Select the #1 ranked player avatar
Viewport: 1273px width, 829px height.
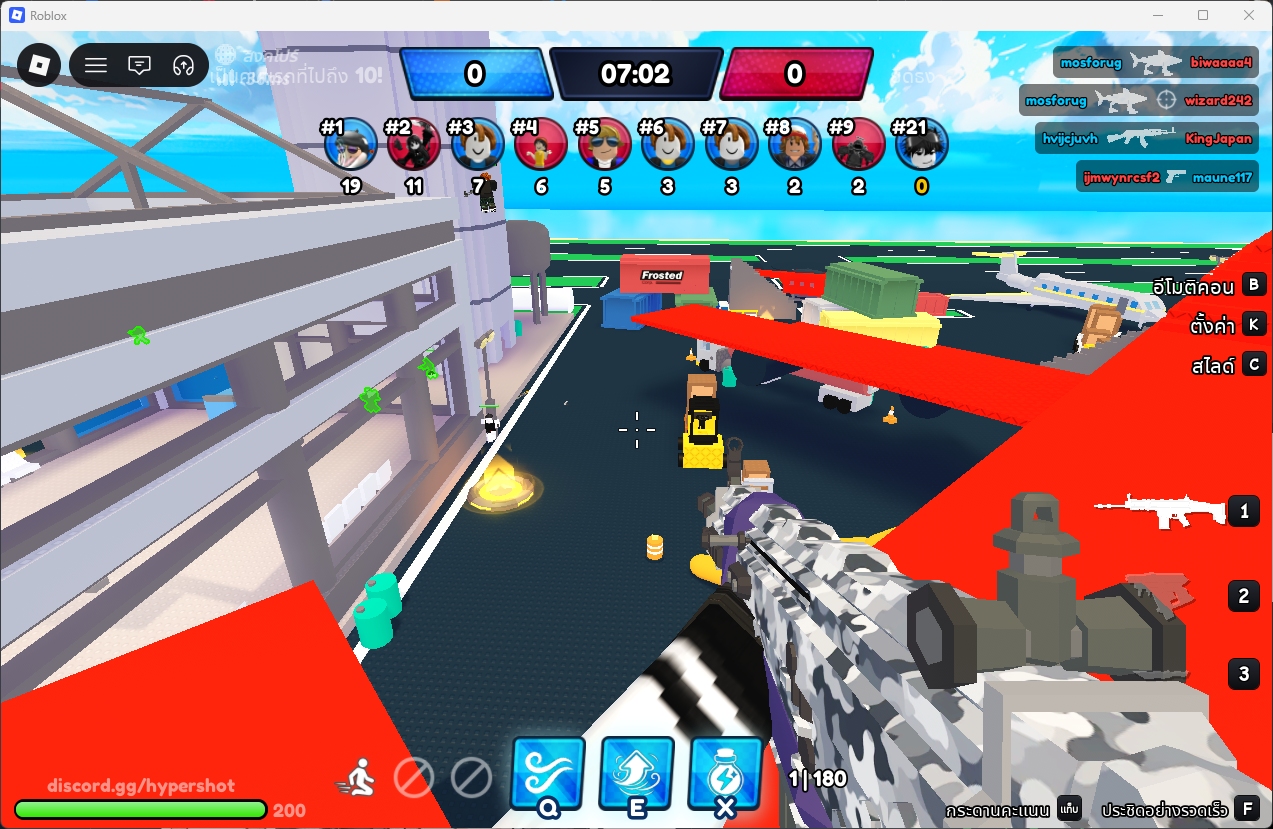click(351, 146)
